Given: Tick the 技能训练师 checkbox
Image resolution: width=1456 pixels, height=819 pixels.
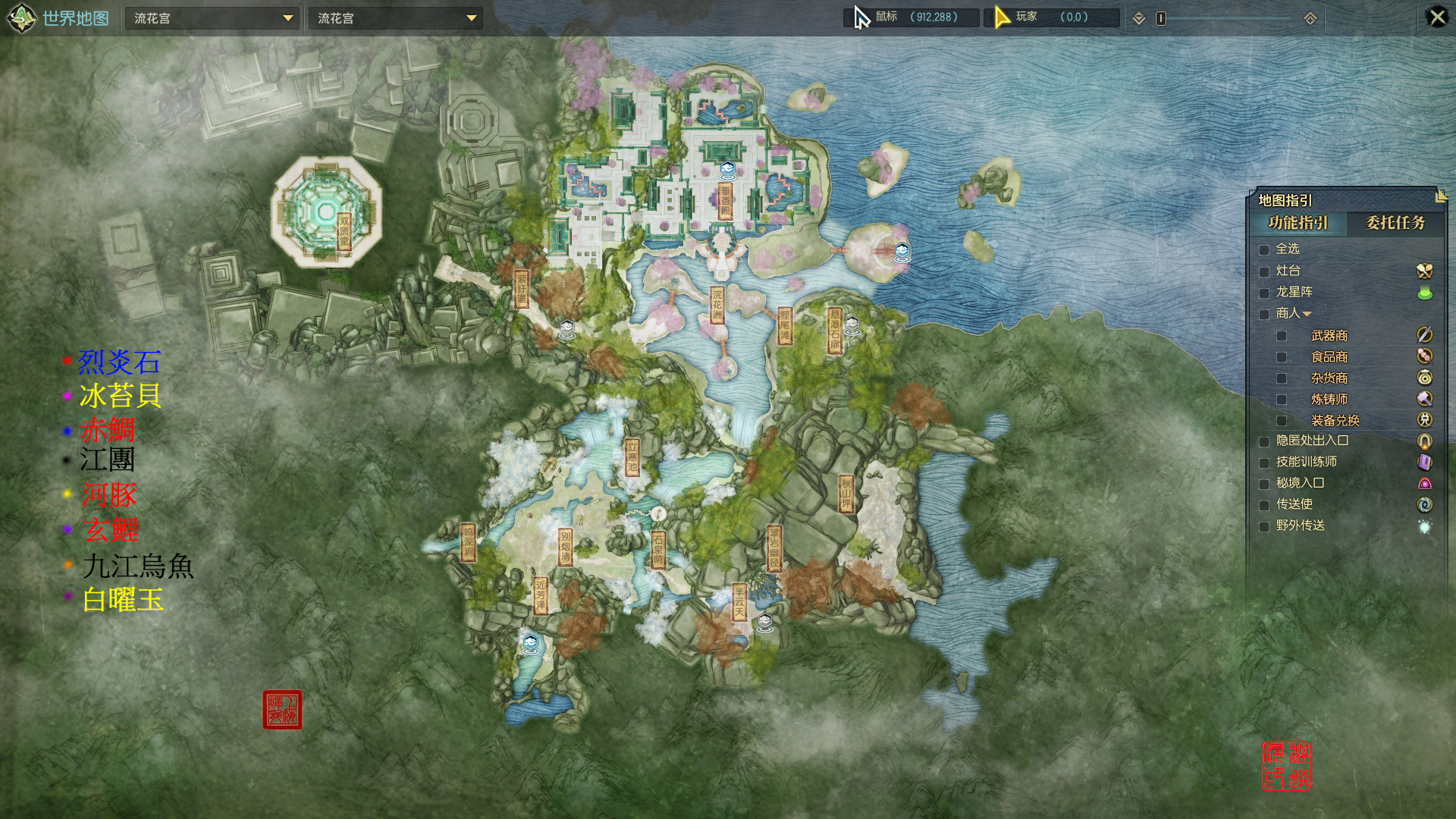Looking at the screenshot, I should pos(1264,463).
